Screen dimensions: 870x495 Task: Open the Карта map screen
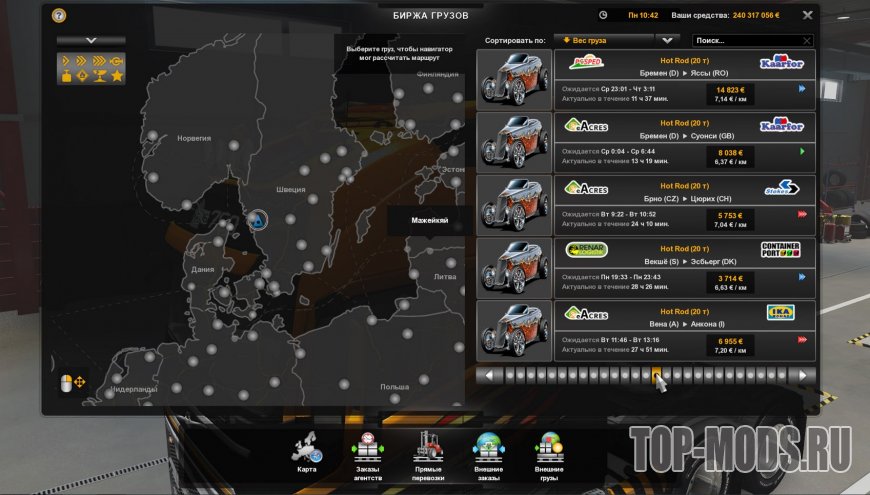pyautogui.click(x=307, y=452)
